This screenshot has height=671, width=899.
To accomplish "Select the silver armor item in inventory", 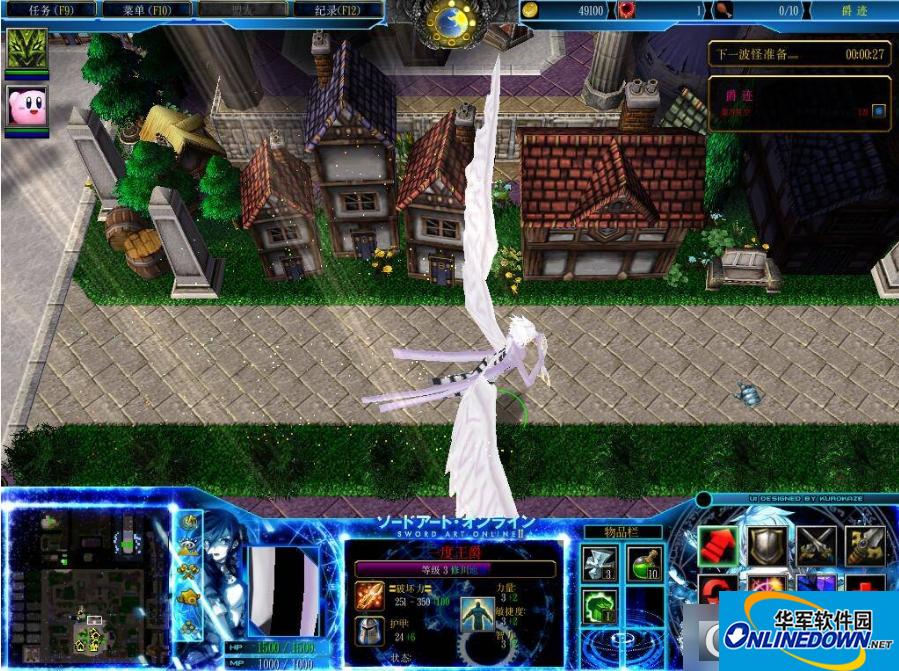I will click(599, 564).
